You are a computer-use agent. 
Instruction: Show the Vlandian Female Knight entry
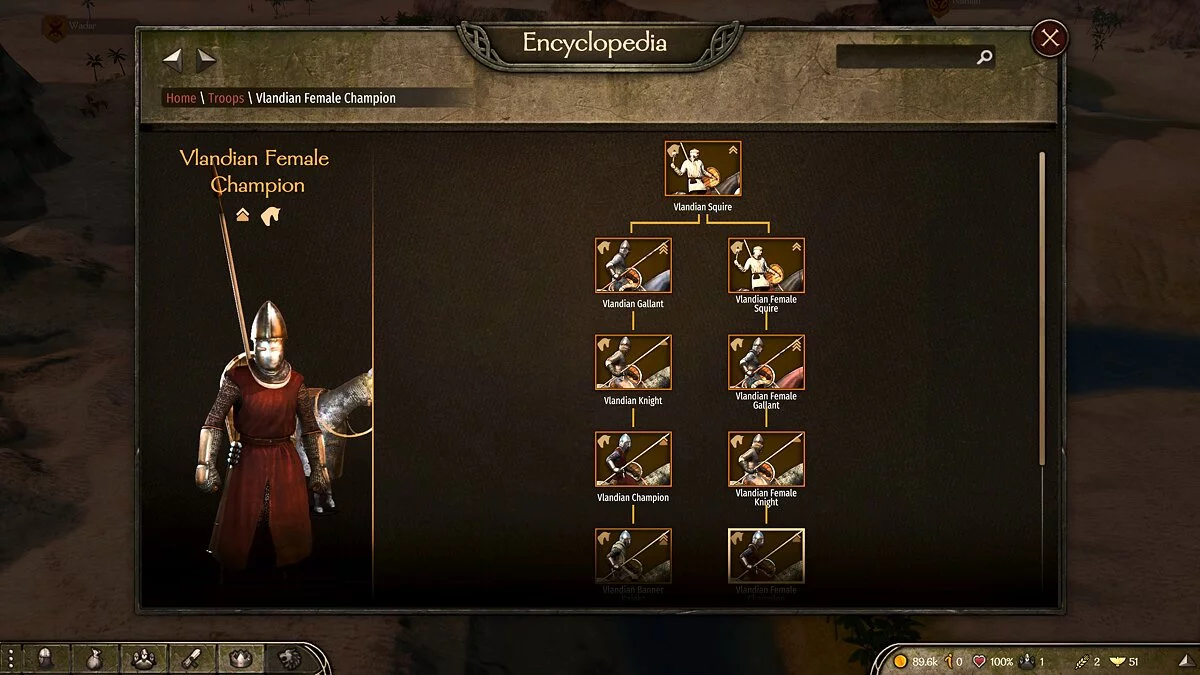tap(766, 459)
